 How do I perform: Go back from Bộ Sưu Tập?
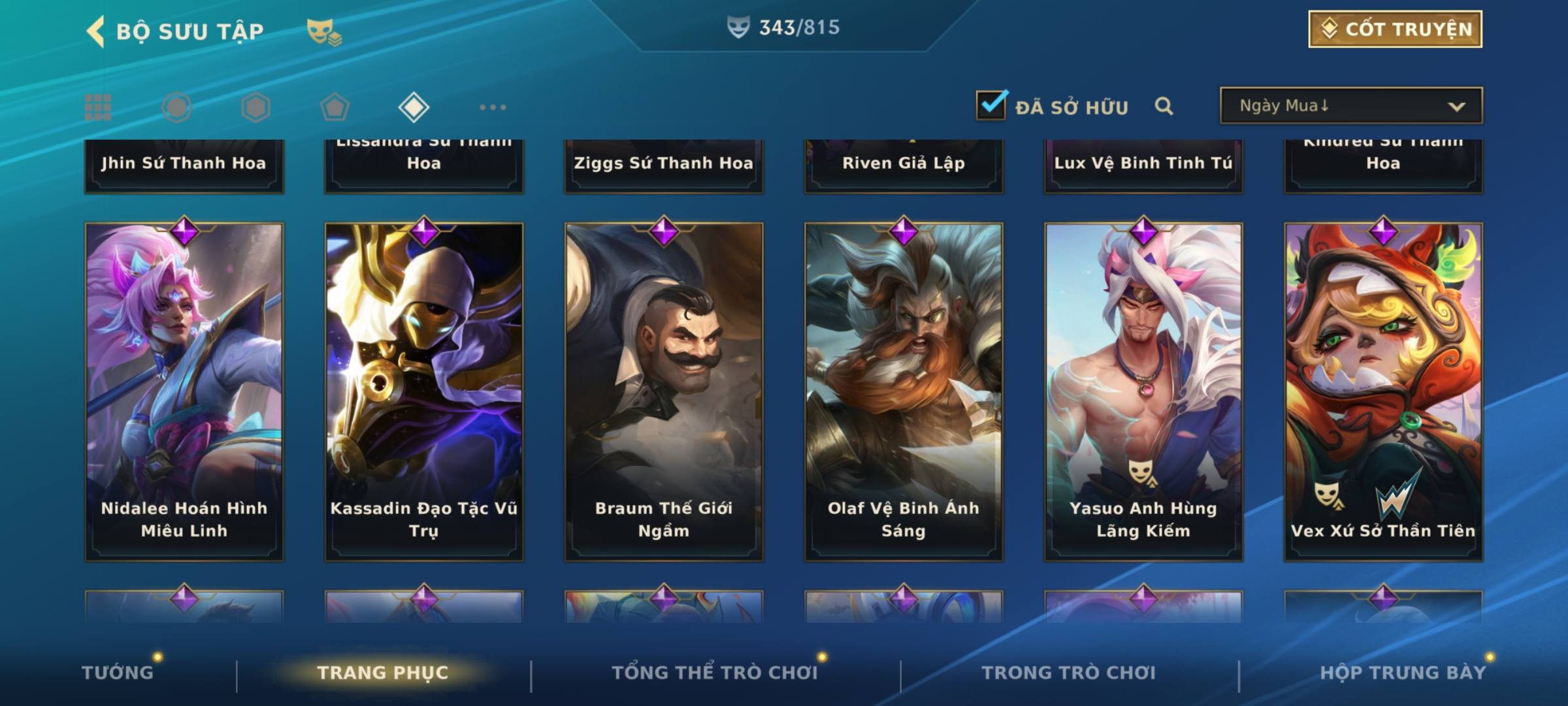click(x=96, y=31)
